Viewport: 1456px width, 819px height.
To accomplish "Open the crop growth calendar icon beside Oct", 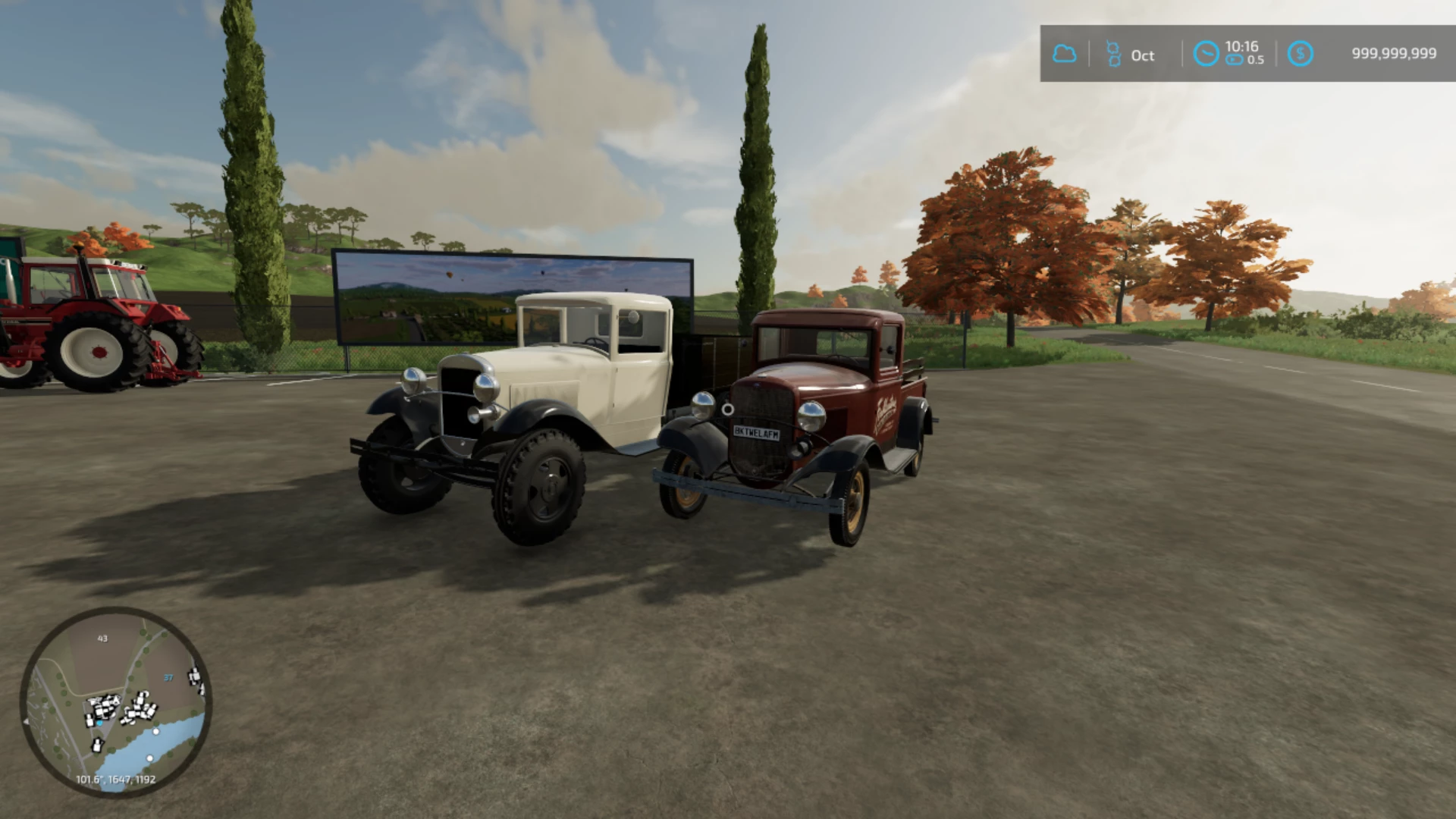I will pos(1113,53).
